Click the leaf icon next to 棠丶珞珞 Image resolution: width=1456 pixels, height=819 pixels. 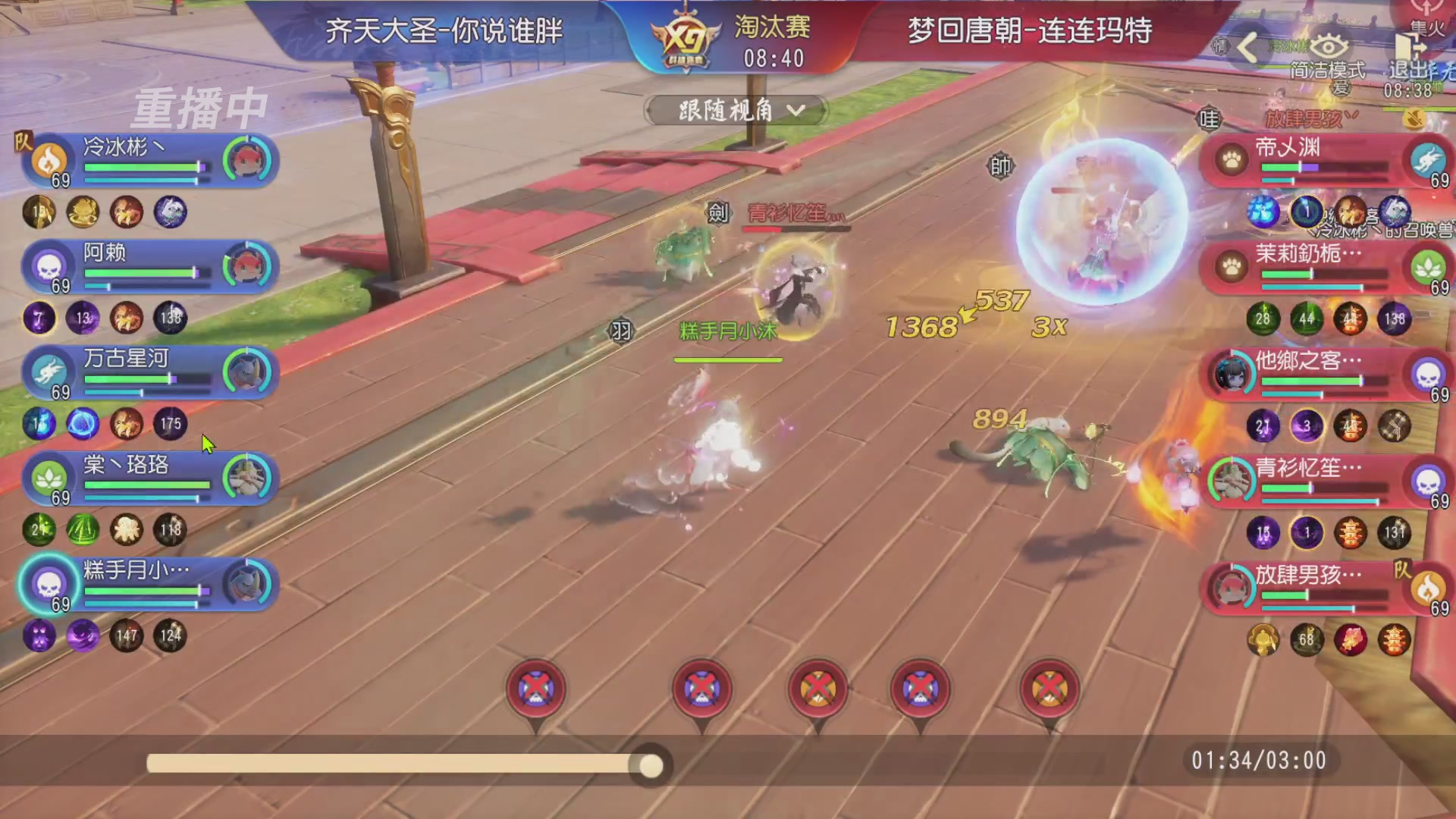(47, 478)
